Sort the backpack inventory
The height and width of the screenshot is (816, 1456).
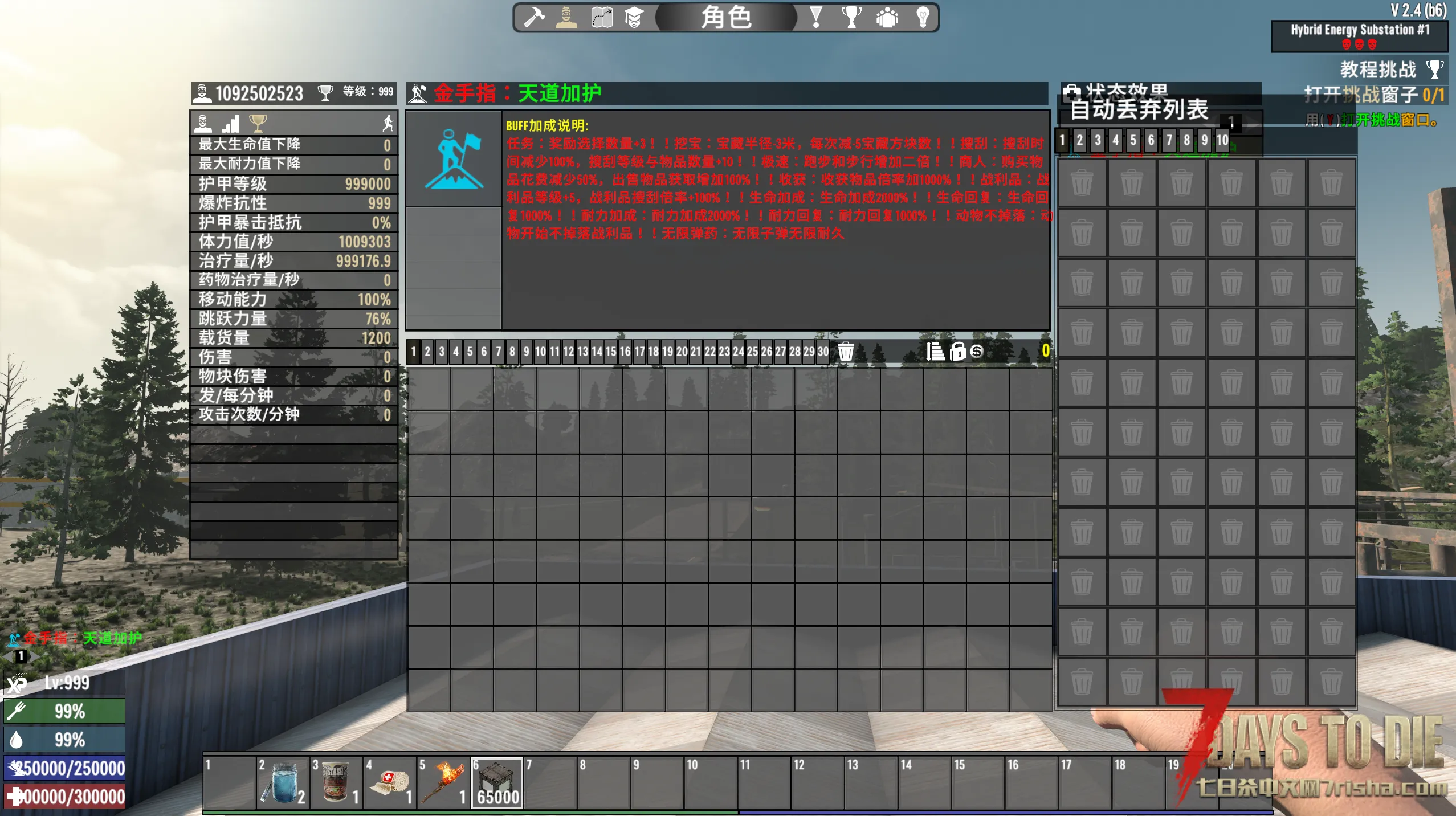click(x=935, y=352)
